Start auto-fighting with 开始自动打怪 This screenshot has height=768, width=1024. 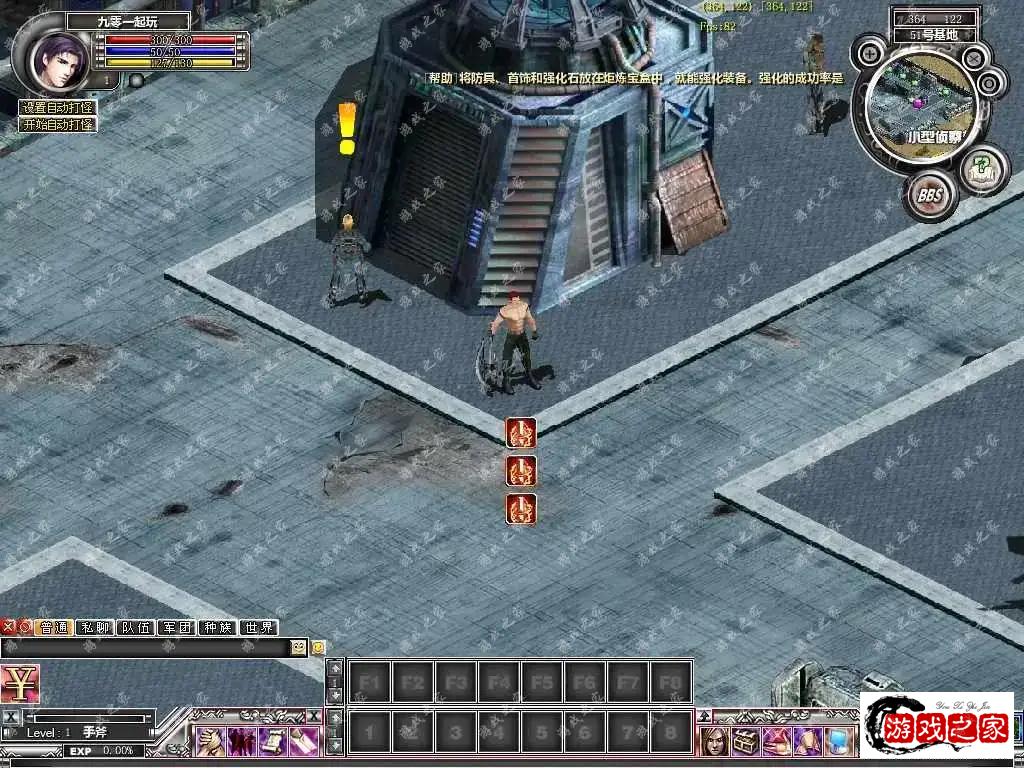click(x=58, y=125)
